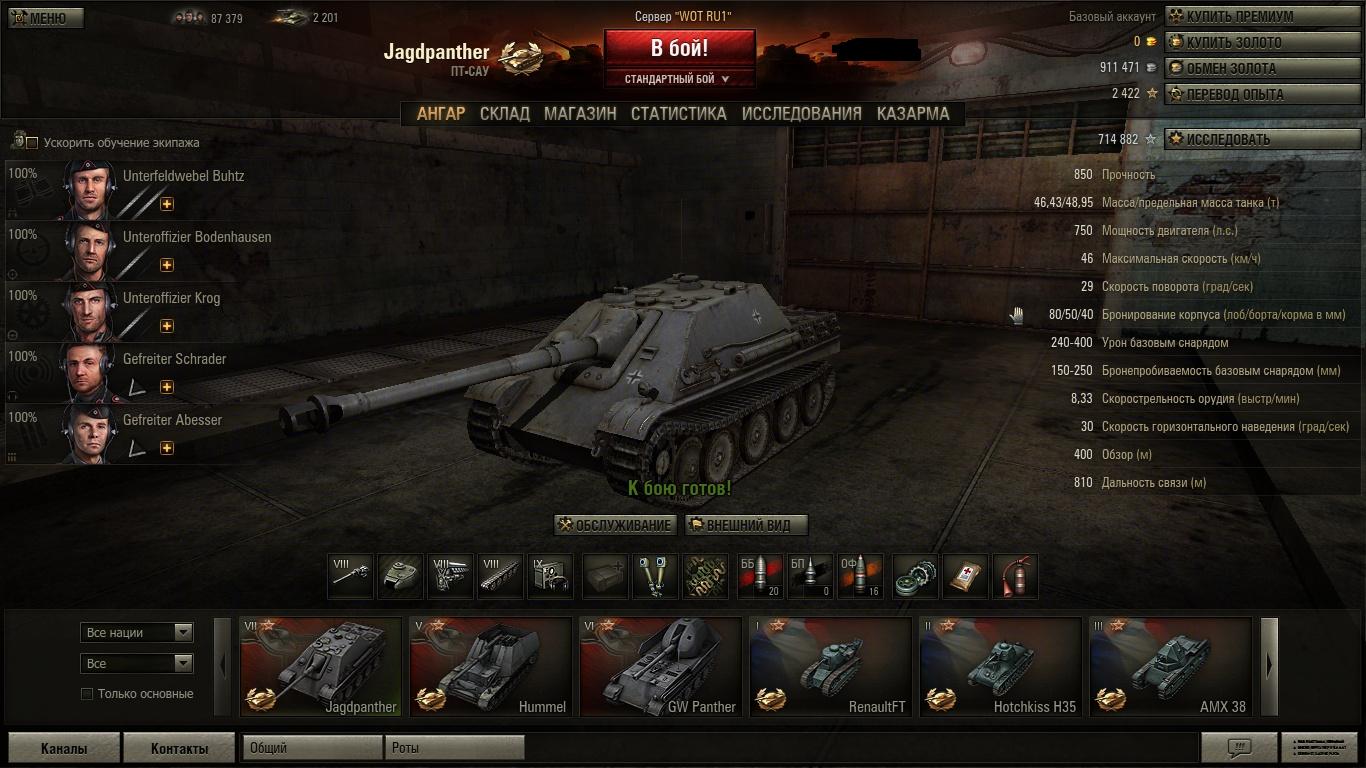
Task: Show the Статистика tab
Action: [x=678, y=114]
